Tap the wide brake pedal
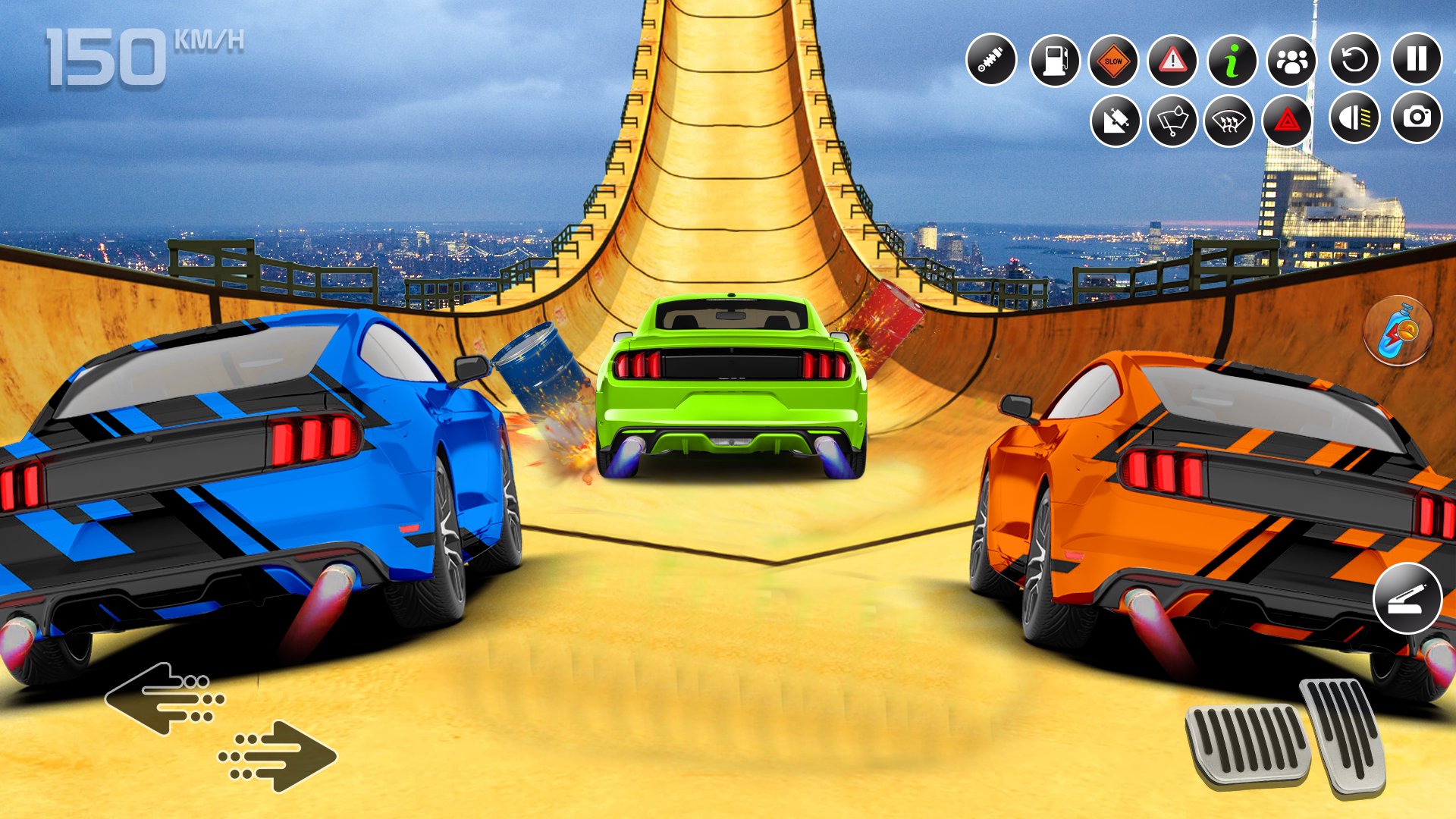Viewport: 1456px width, 819px height. coord(1247,745)
